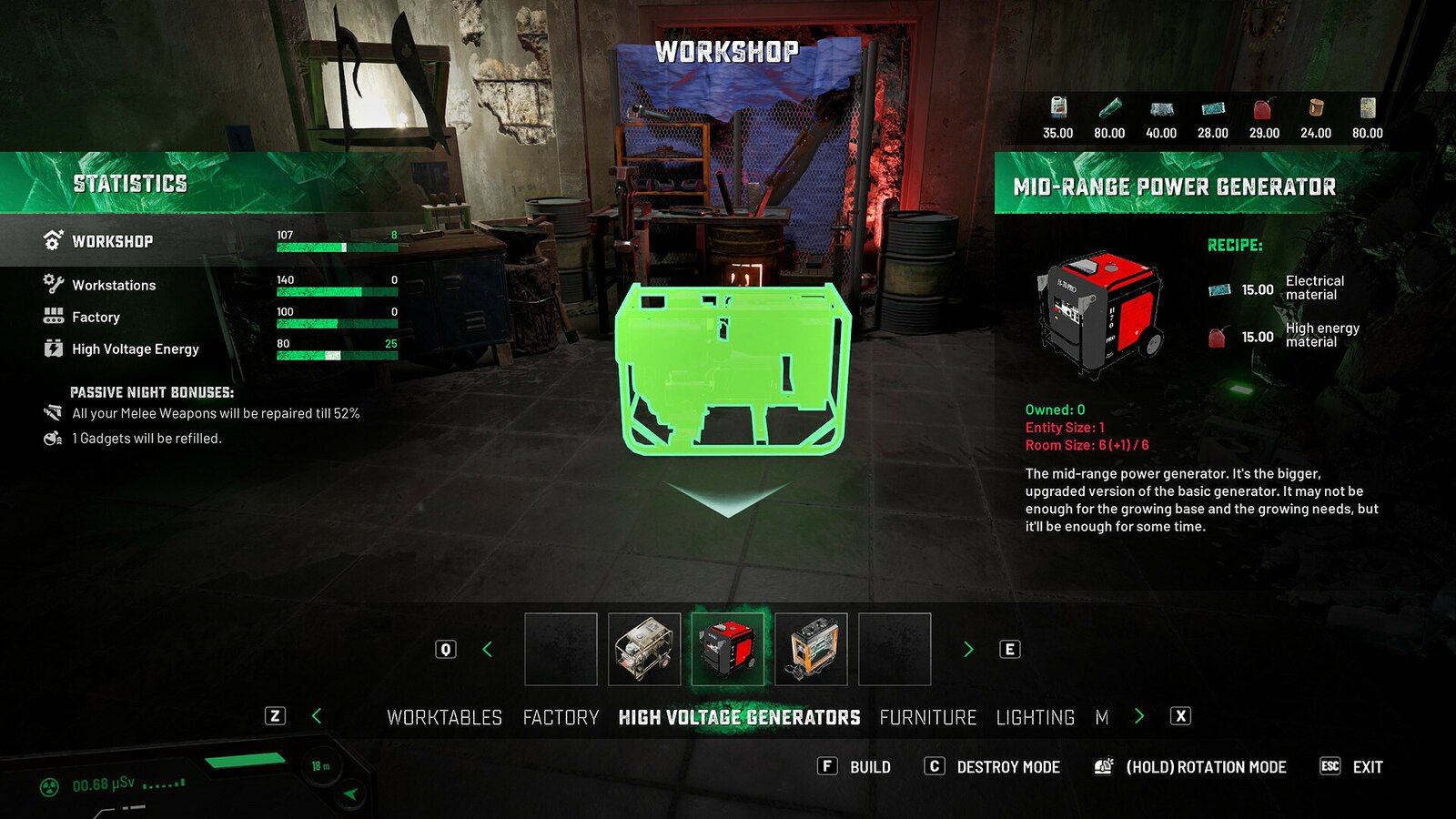Select the basic generator thumbnail in the carousel
1456x819 pixels.
pyautogui.click(x=644, y=650)
